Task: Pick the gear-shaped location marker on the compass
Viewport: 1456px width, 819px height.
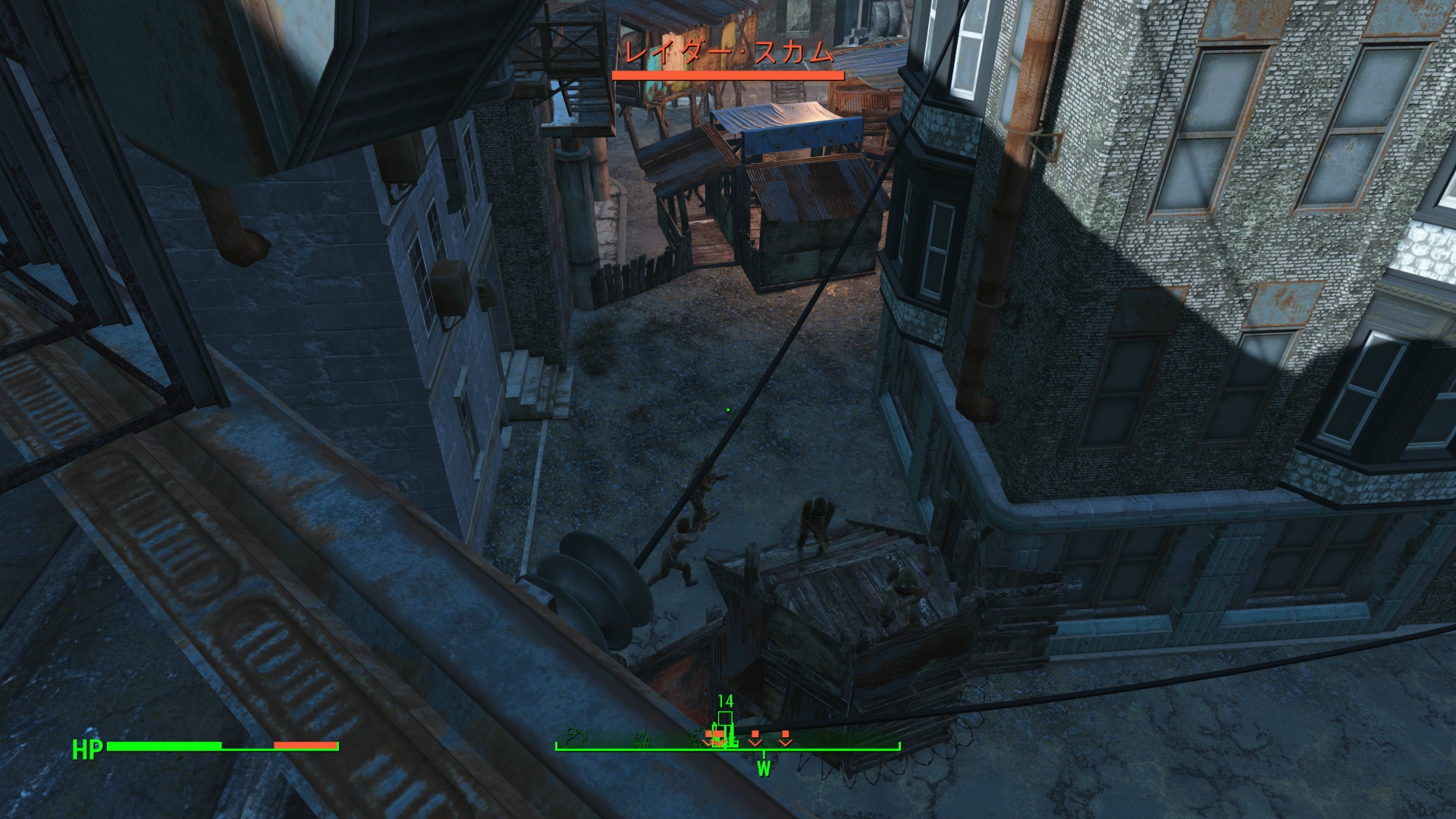Action: 700,736
